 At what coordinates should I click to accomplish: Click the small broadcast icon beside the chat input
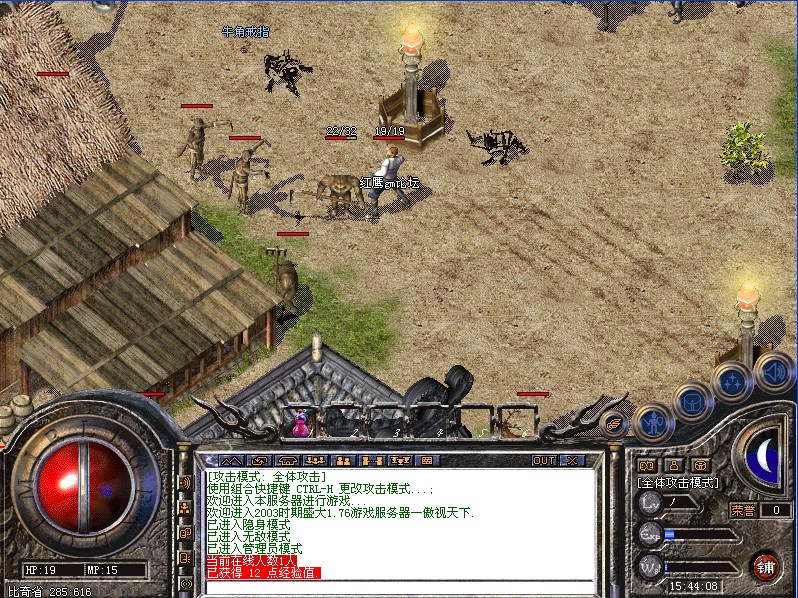tap(185, 583)
